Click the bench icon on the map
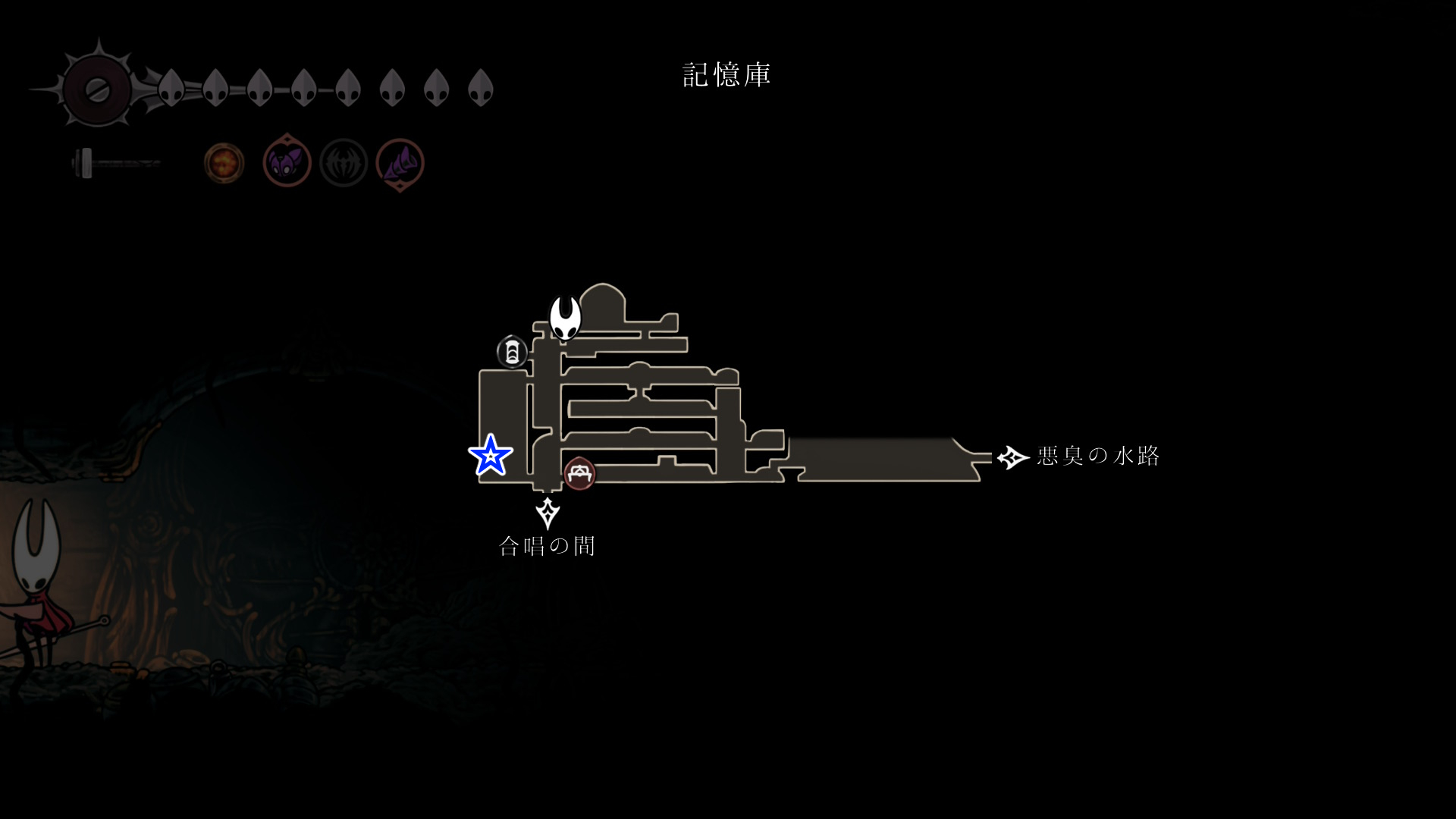Screen dimensions: 1456x819 coord(580,474)
